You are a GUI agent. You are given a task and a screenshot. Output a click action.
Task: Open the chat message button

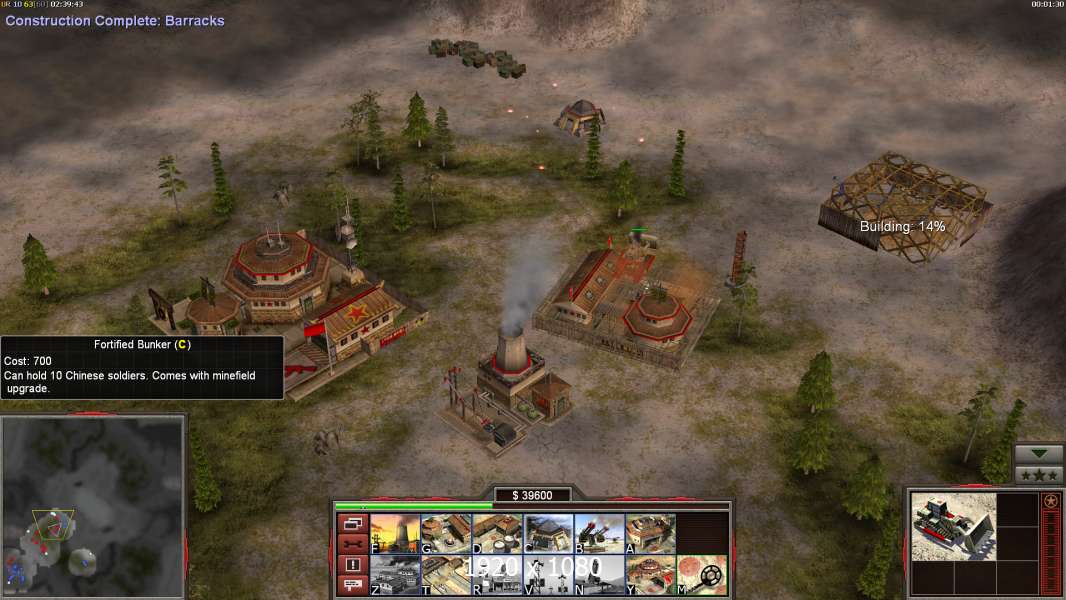coord(352,584)
